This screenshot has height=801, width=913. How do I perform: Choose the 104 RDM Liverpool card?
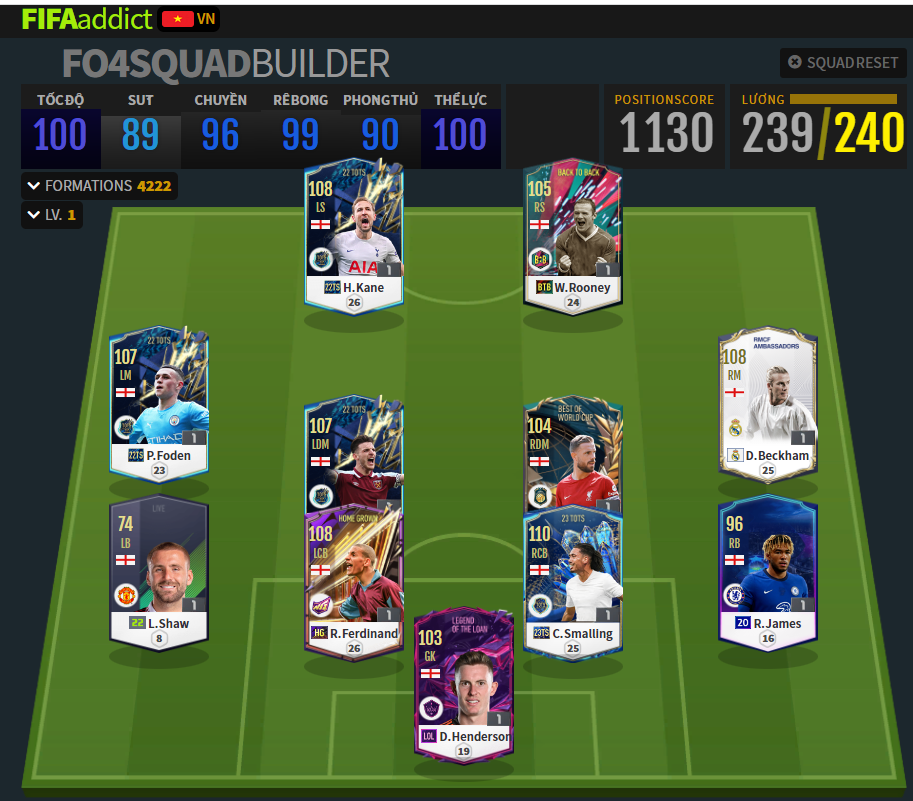[572, 455]
